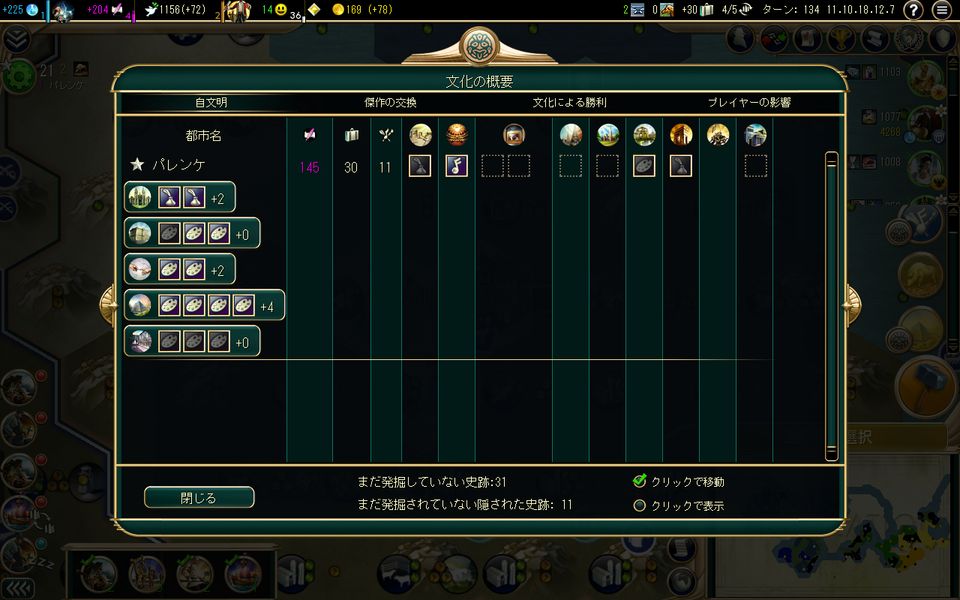Viewport: 960px width, 600px height.
Task: Click the culture list scrollbar
Action: (831, 305)
